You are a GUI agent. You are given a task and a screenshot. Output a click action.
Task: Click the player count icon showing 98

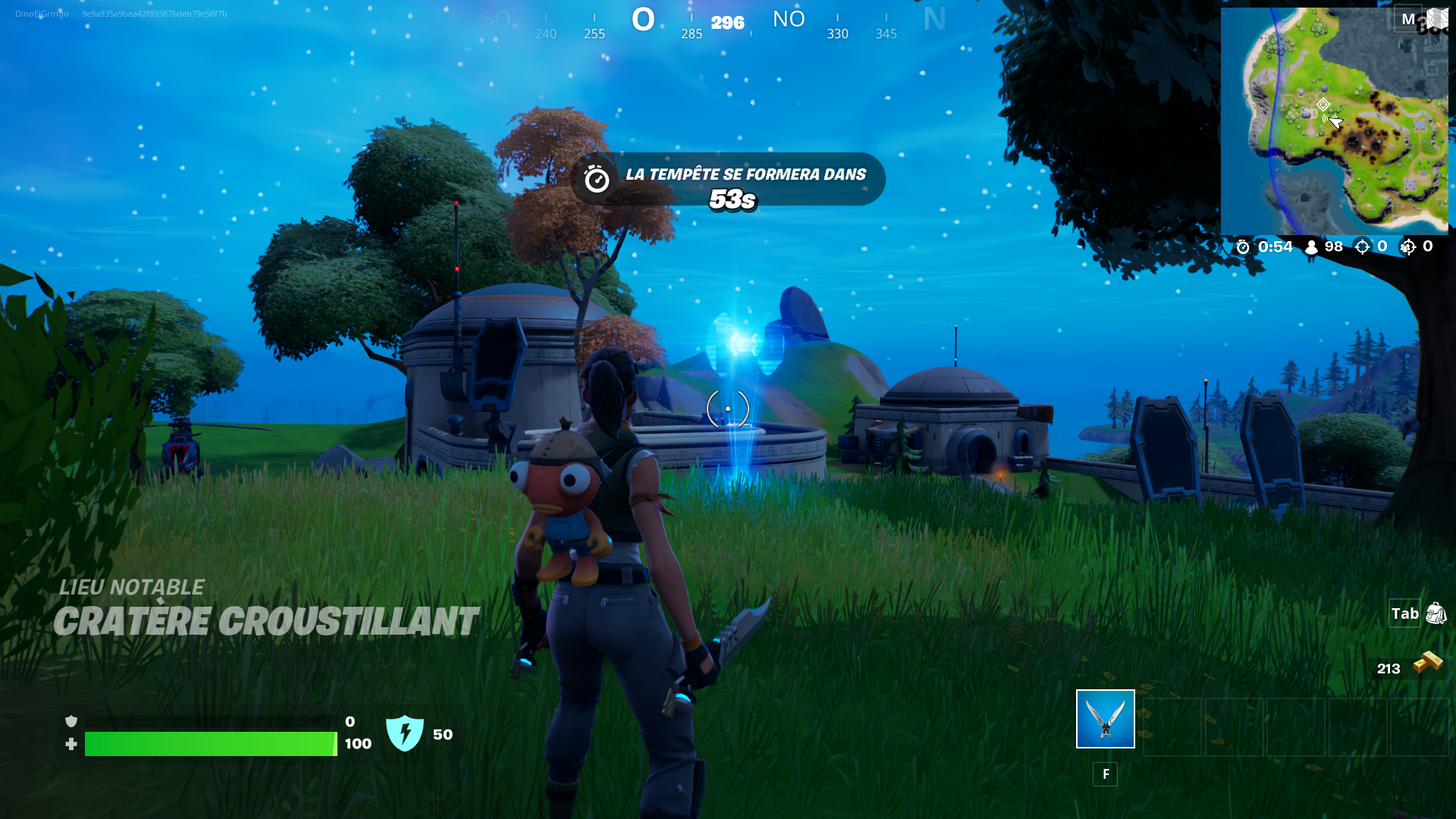[1310, 246]
